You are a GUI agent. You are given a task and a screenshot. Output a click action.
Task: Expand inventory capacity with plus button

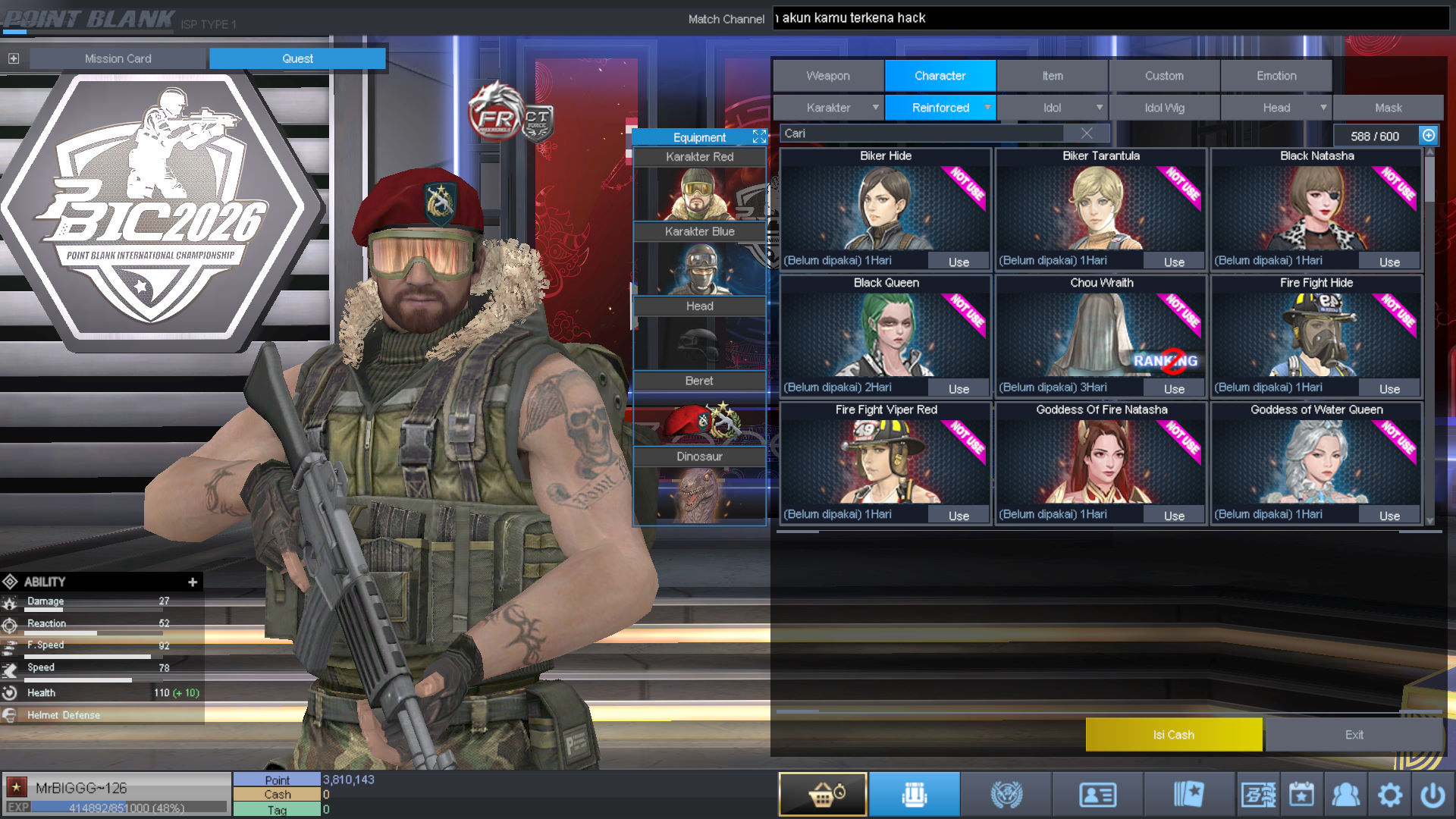1429,135
